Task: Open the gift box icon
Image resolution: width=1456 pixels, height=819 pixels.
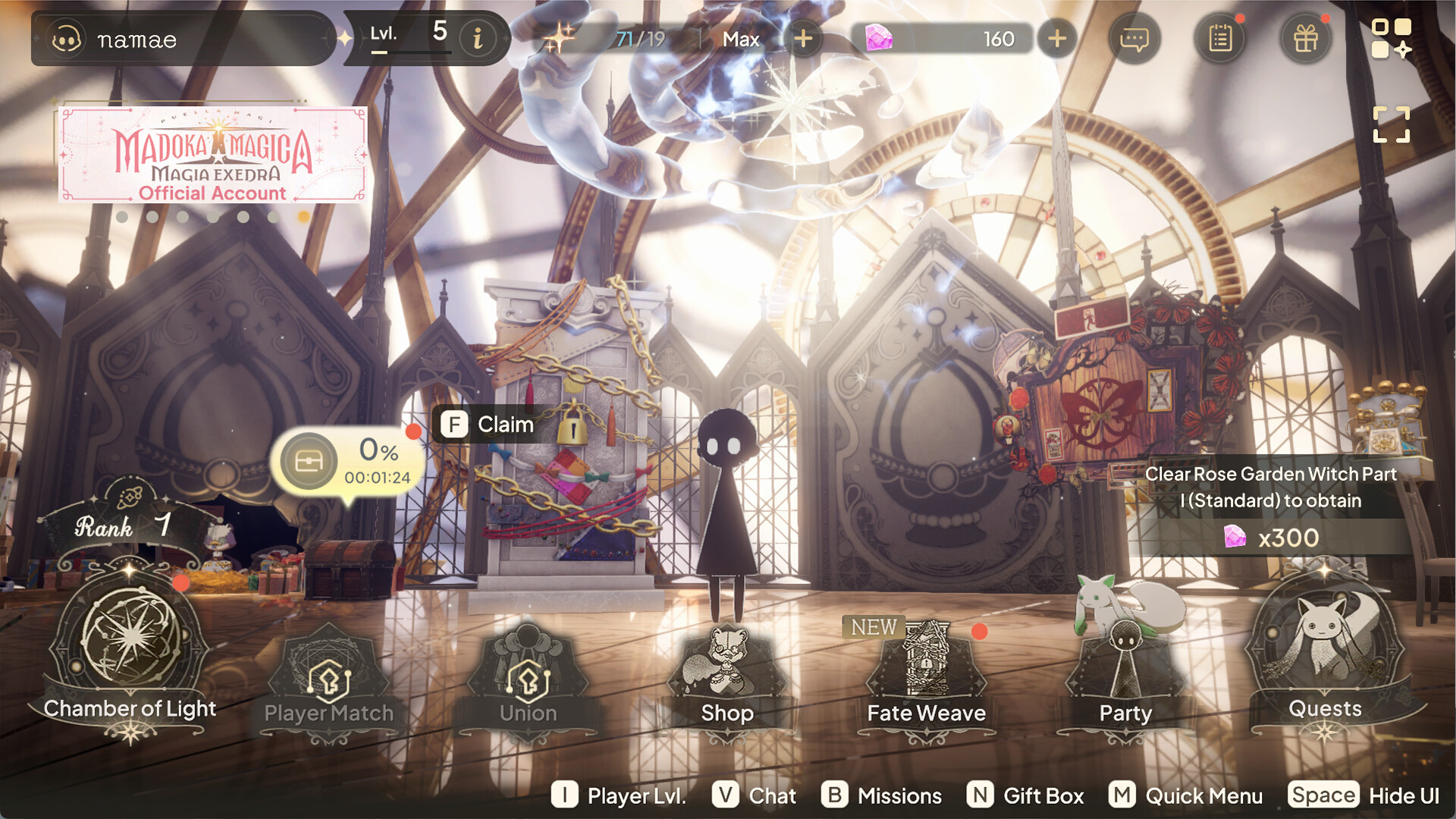Action: (1305, 39)
